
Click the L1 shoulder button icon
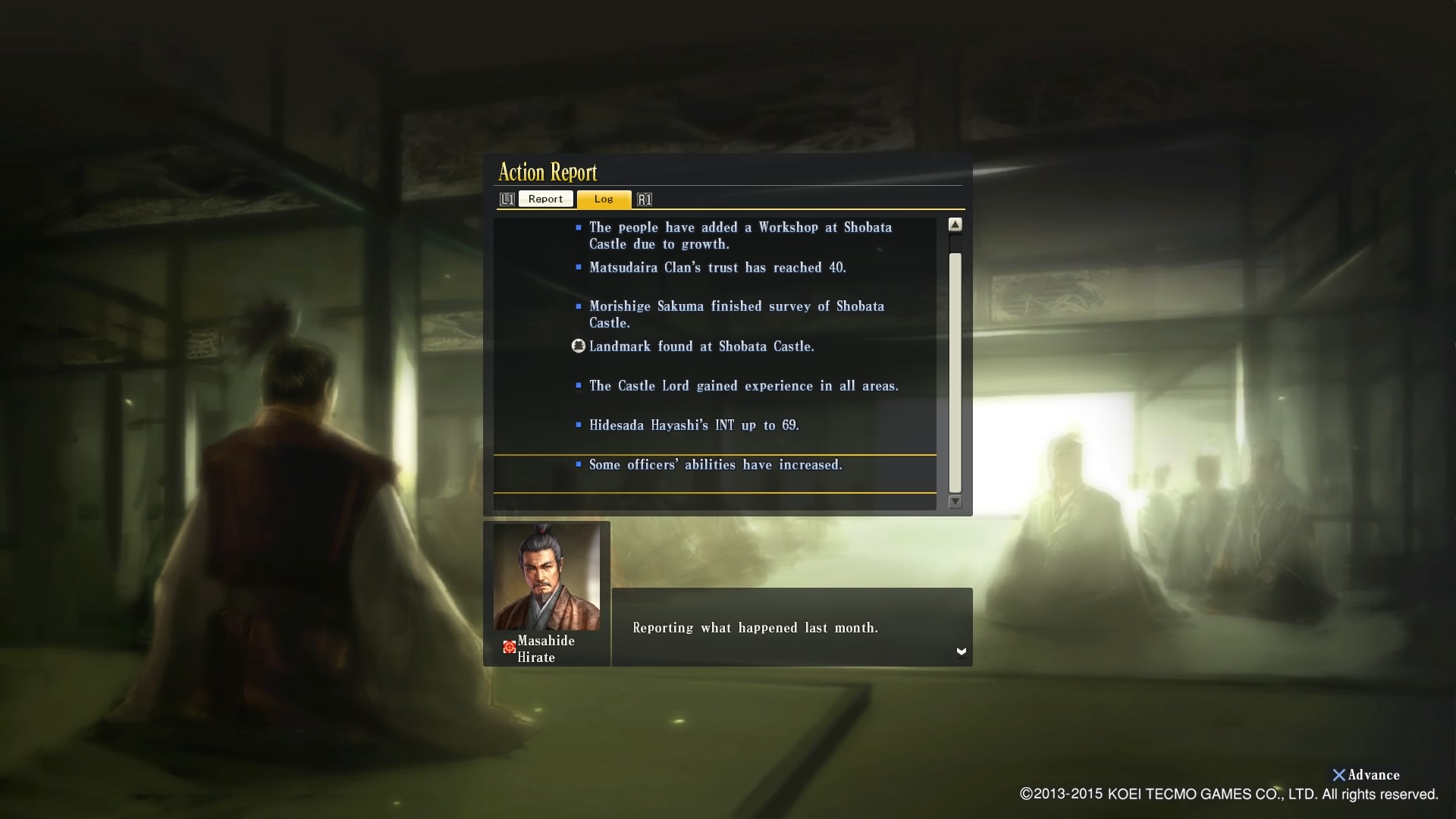point(508,199)
